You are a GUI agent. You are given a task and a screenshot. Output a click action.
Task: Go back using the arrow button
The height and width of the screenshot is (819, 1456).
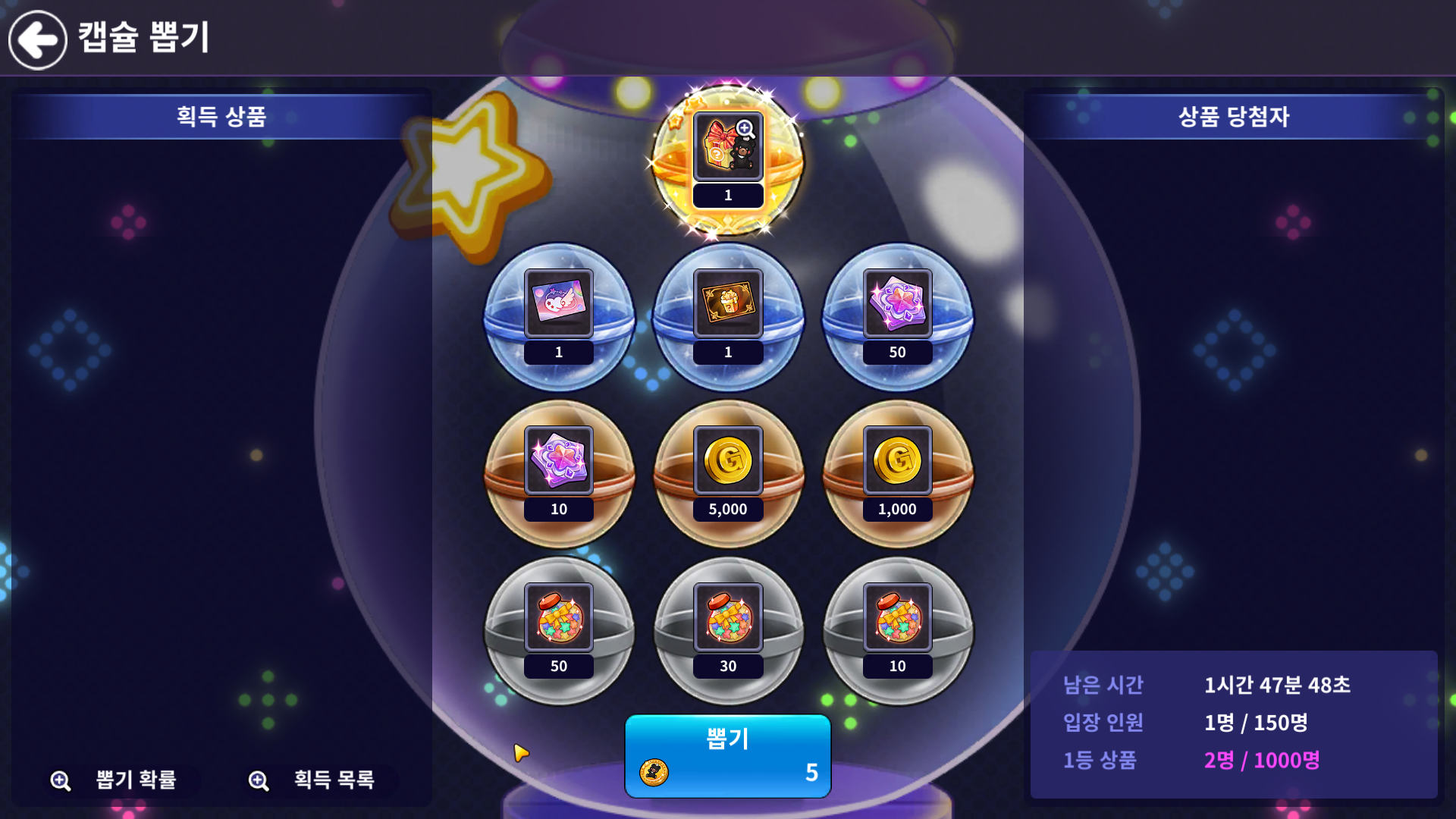37,39
